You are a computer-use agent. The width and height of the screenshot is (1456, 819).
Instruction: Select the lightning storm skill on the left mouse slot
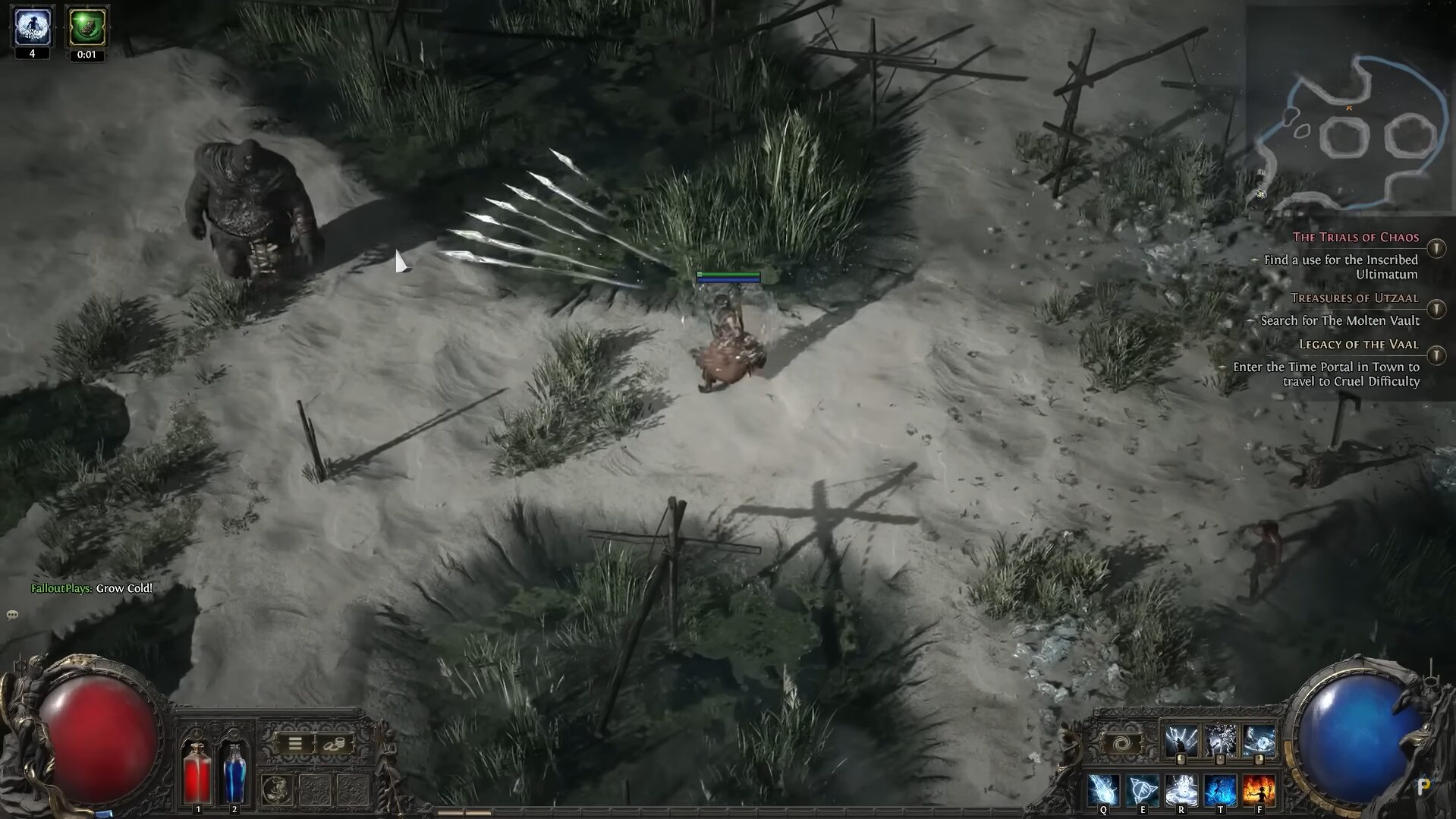pos(1181,738)
